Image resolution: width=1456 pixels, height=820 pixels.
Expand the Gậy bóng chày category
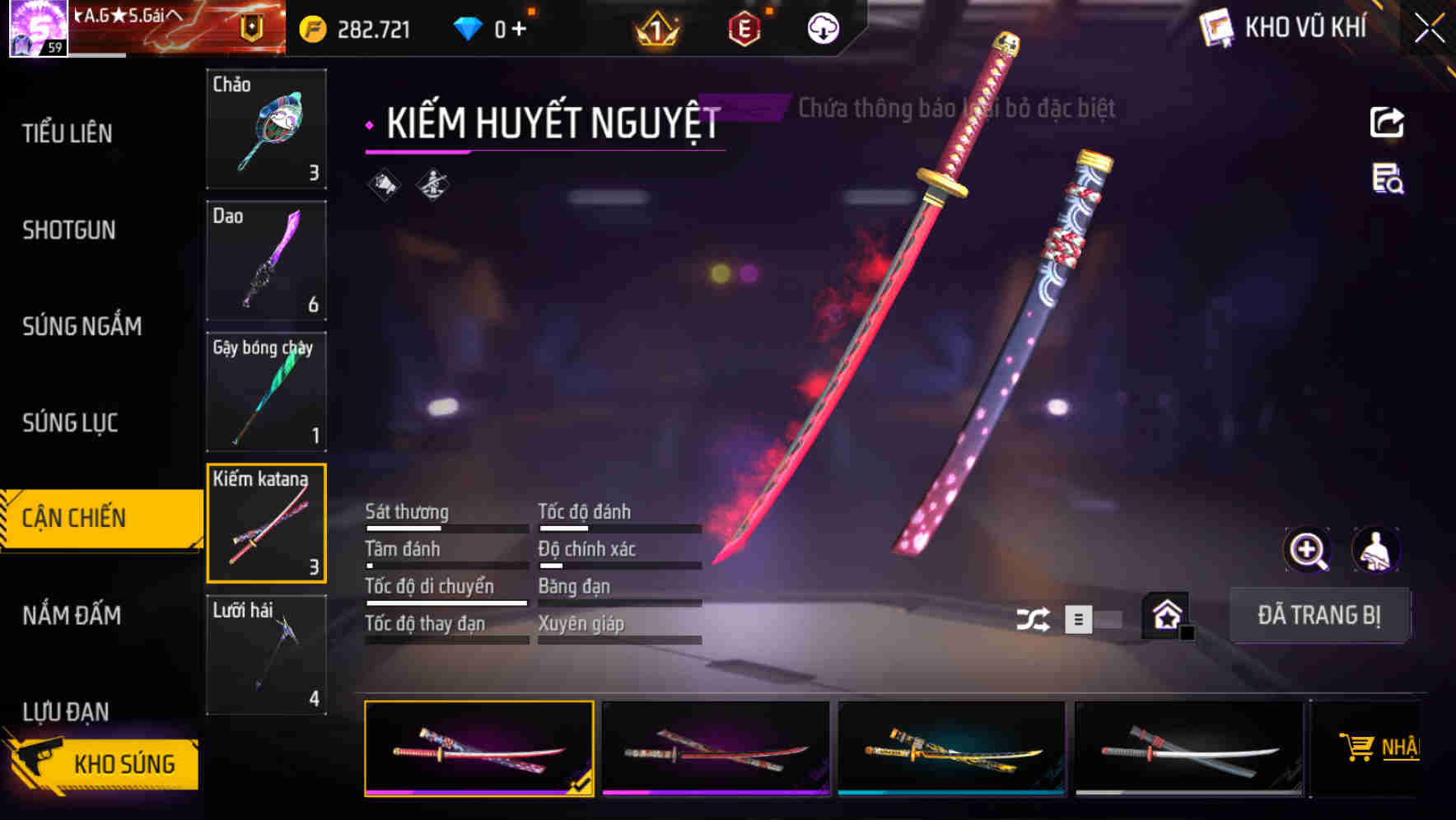pyautogui.click(x=265, y=391)
